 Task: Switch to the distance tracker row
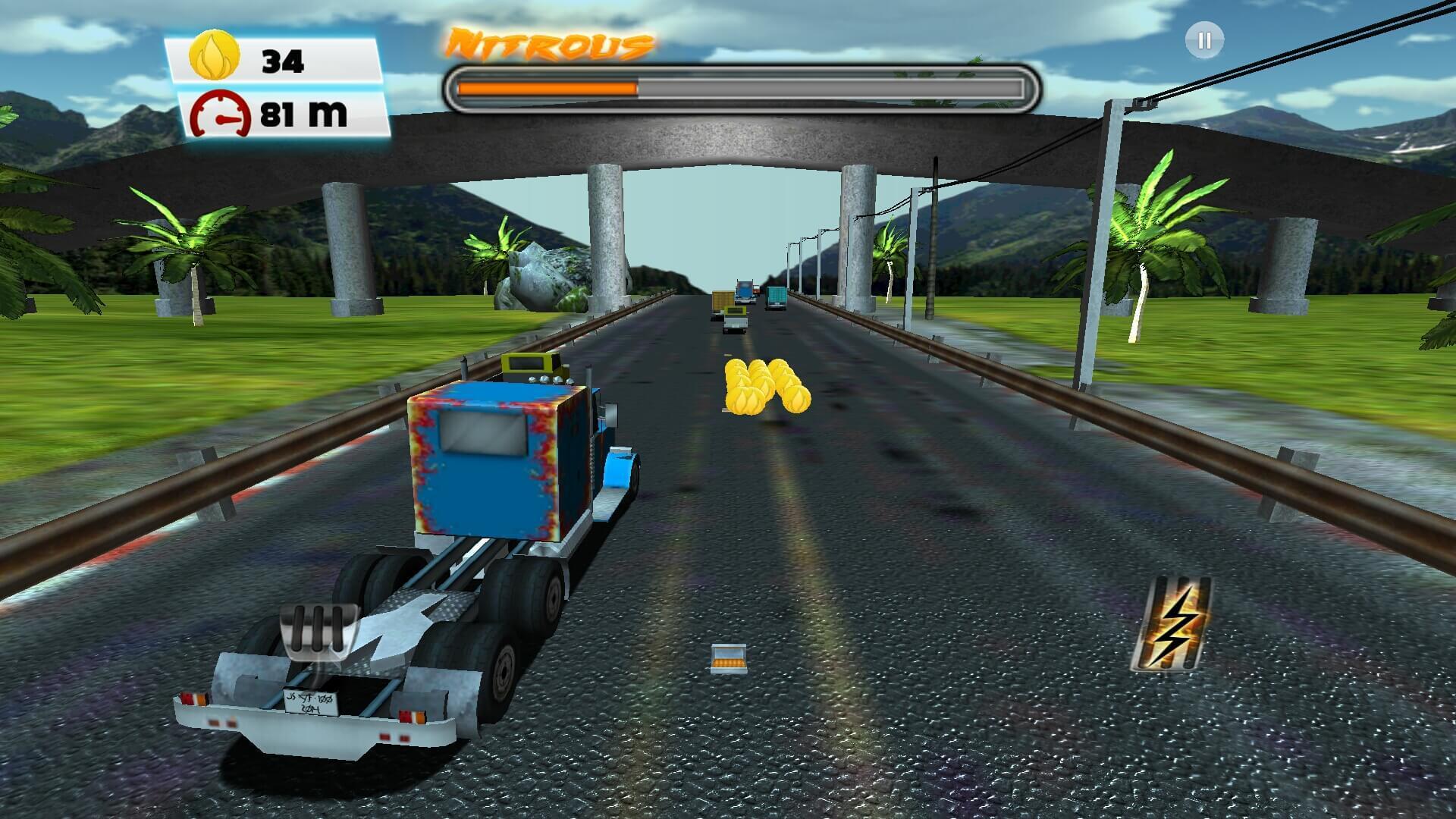pos(281,114)
